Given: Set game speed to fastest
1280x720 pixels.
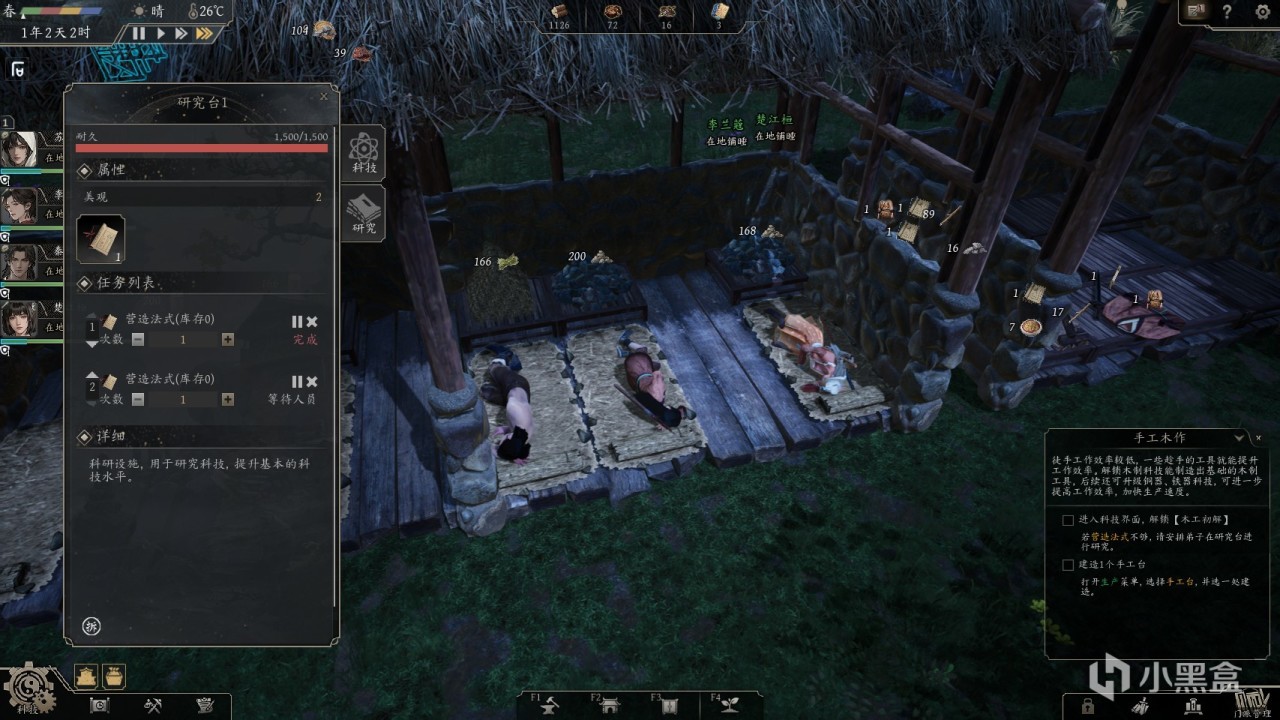Looking at the screenshot, I should (204, 33).
